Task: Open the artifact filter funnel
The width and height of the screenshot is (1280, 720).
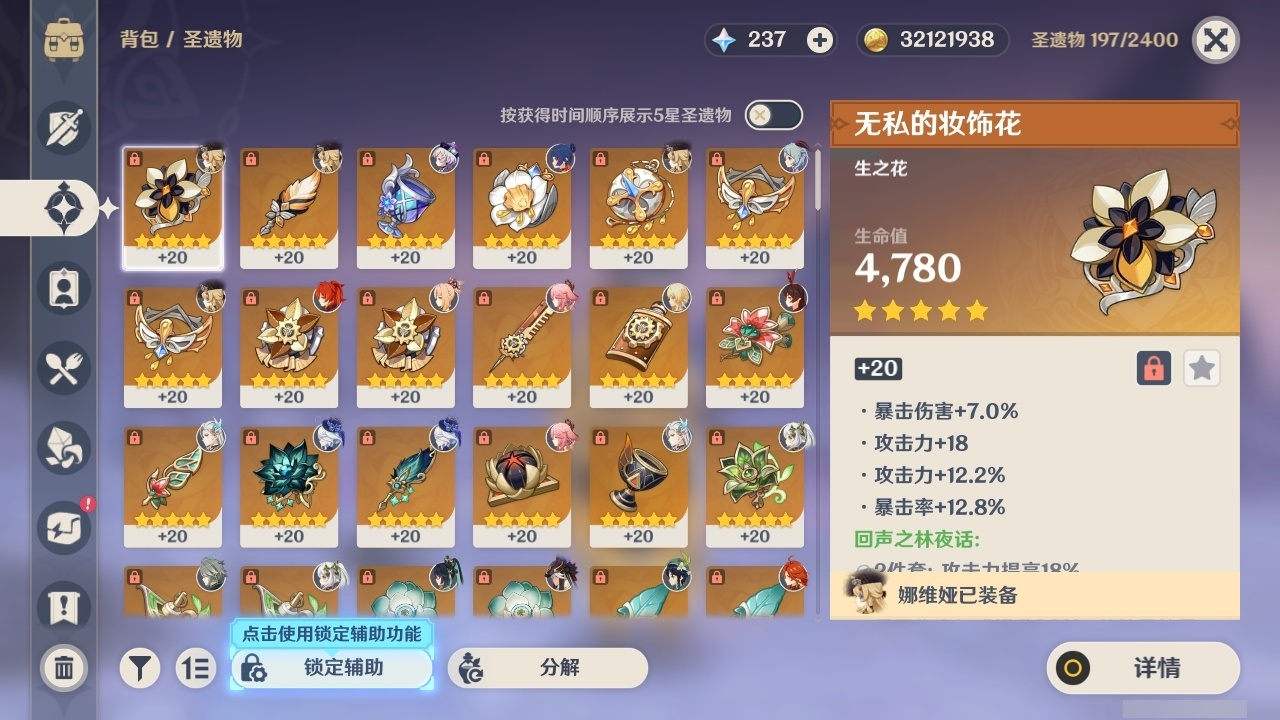Action: pos(140,668)
